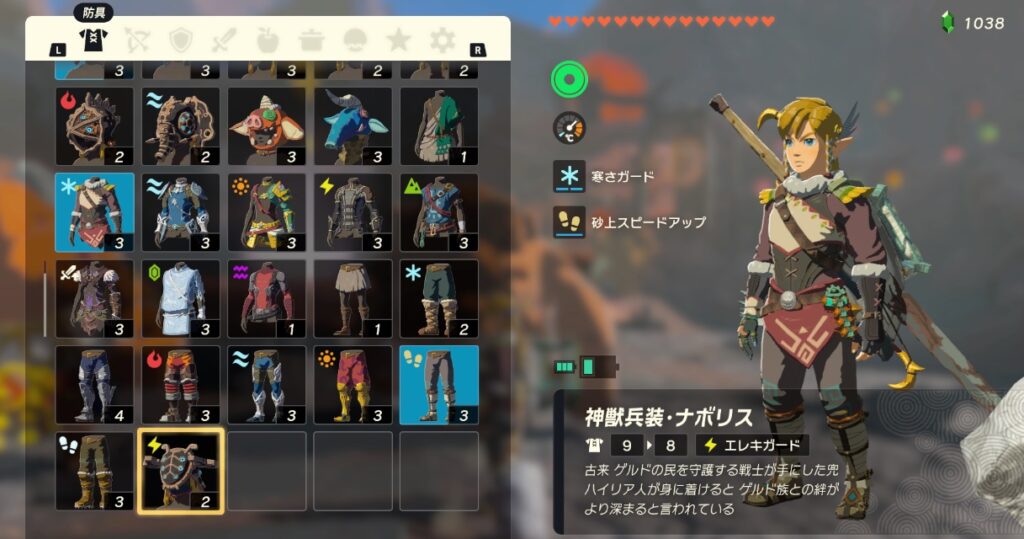Viewport: 1024px width, 539px height.
Task: Open the star-shaped key items tab
Action: (x=398, y=40)
